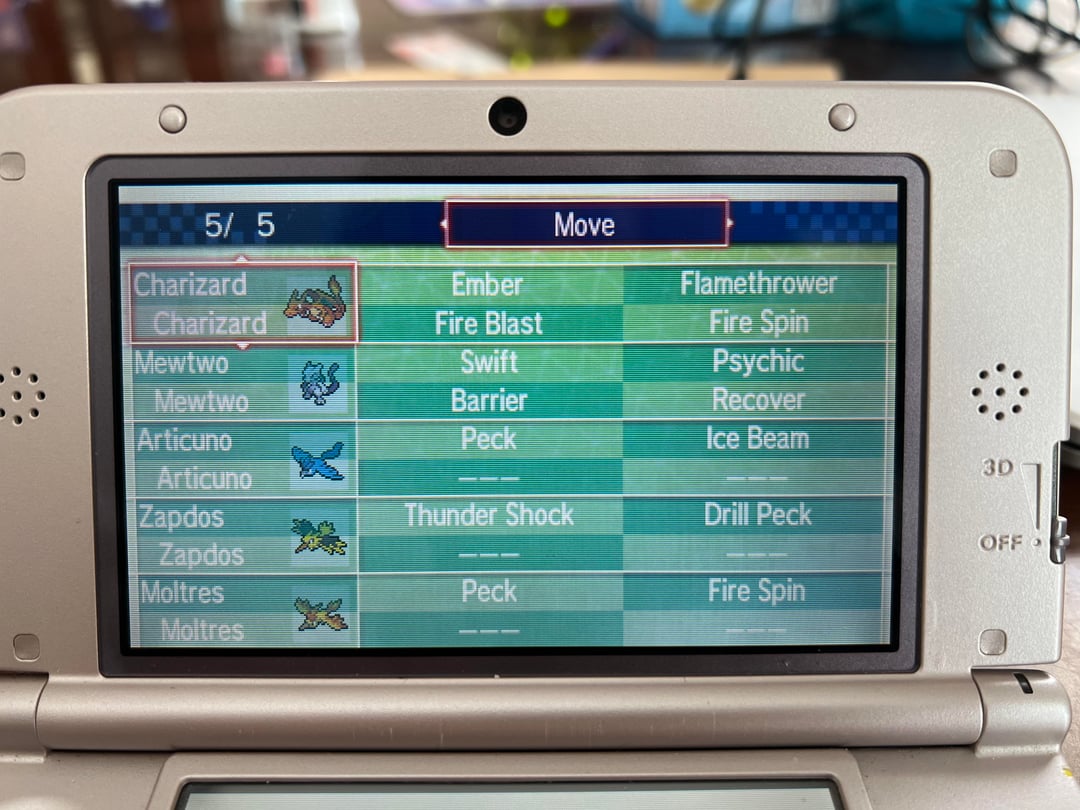Select the Charizard row
The height and width of the screenshot is (810, 1080).
(x=242, y=303)
